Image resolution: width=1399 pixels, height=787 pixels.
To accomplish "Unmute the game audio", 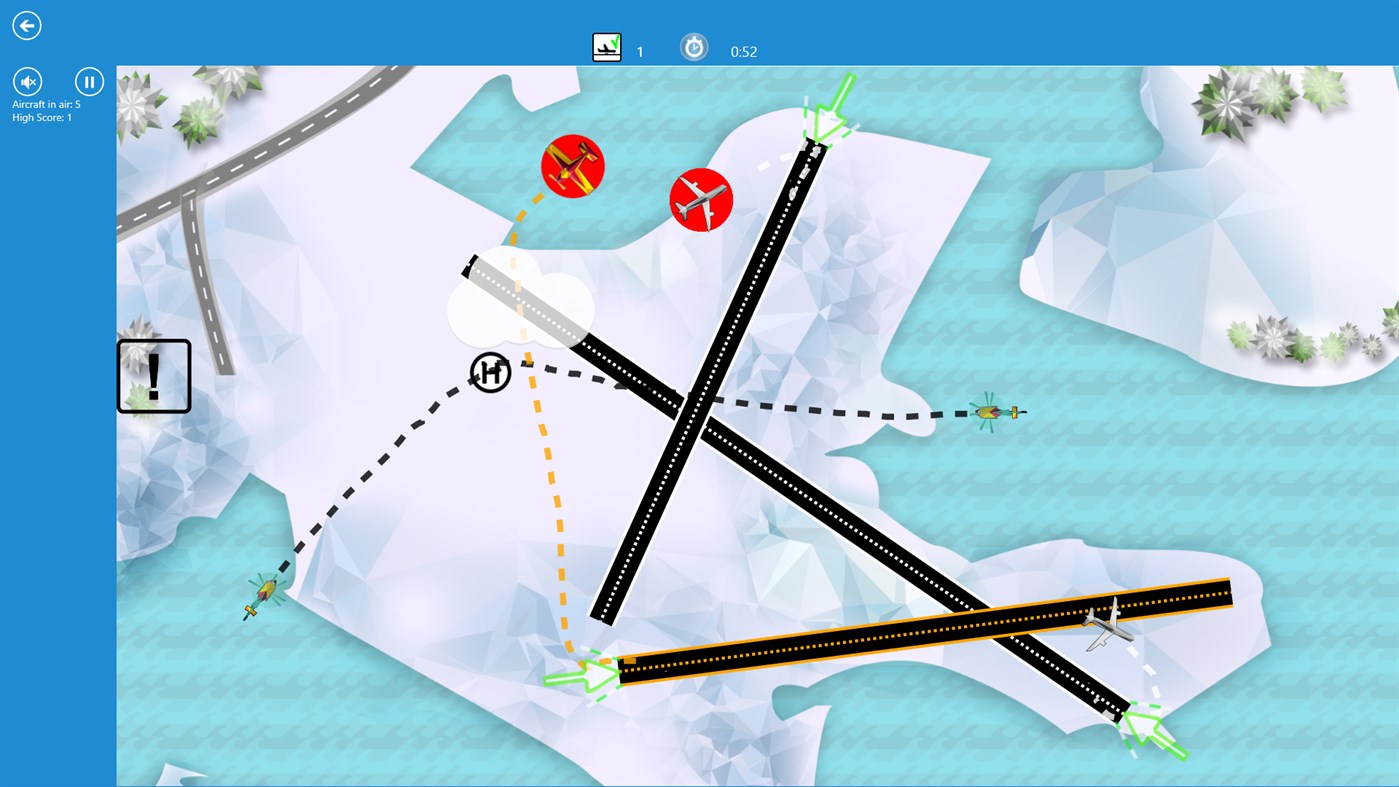I will (x=27, y=81).
